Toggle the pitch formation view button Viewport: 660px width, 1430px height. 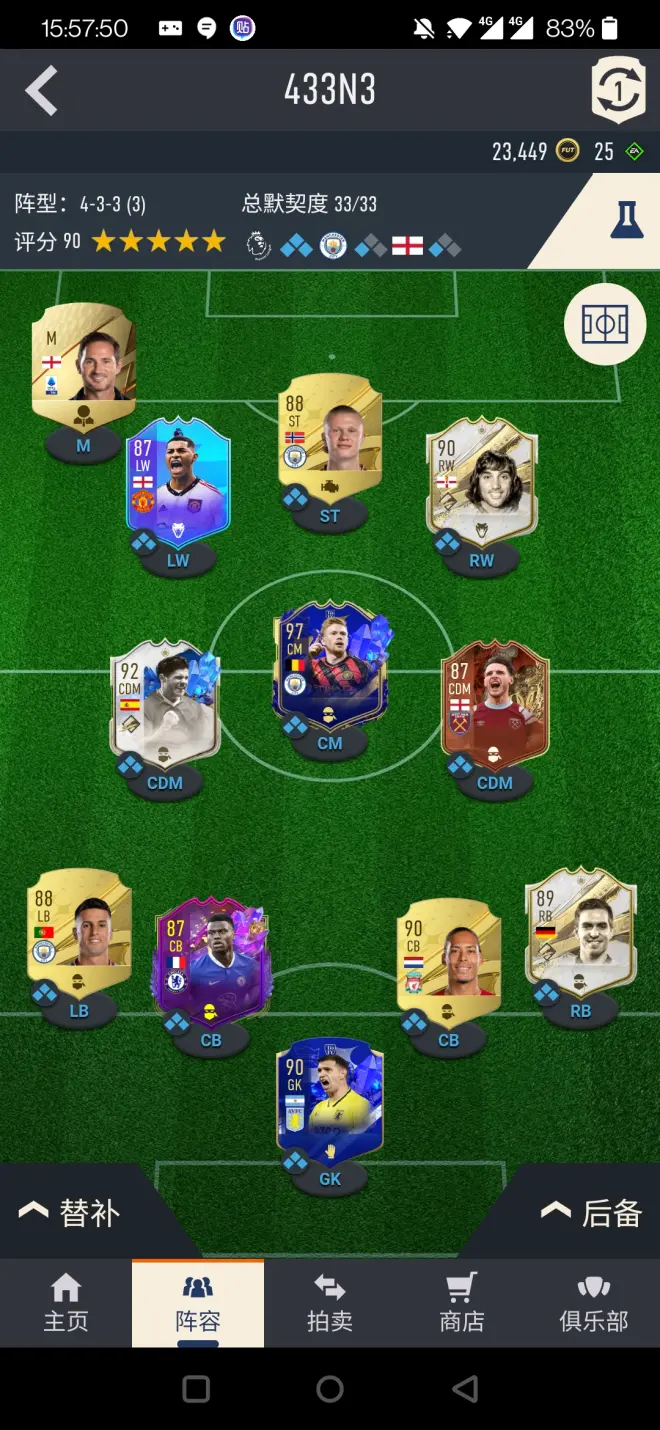604,324
